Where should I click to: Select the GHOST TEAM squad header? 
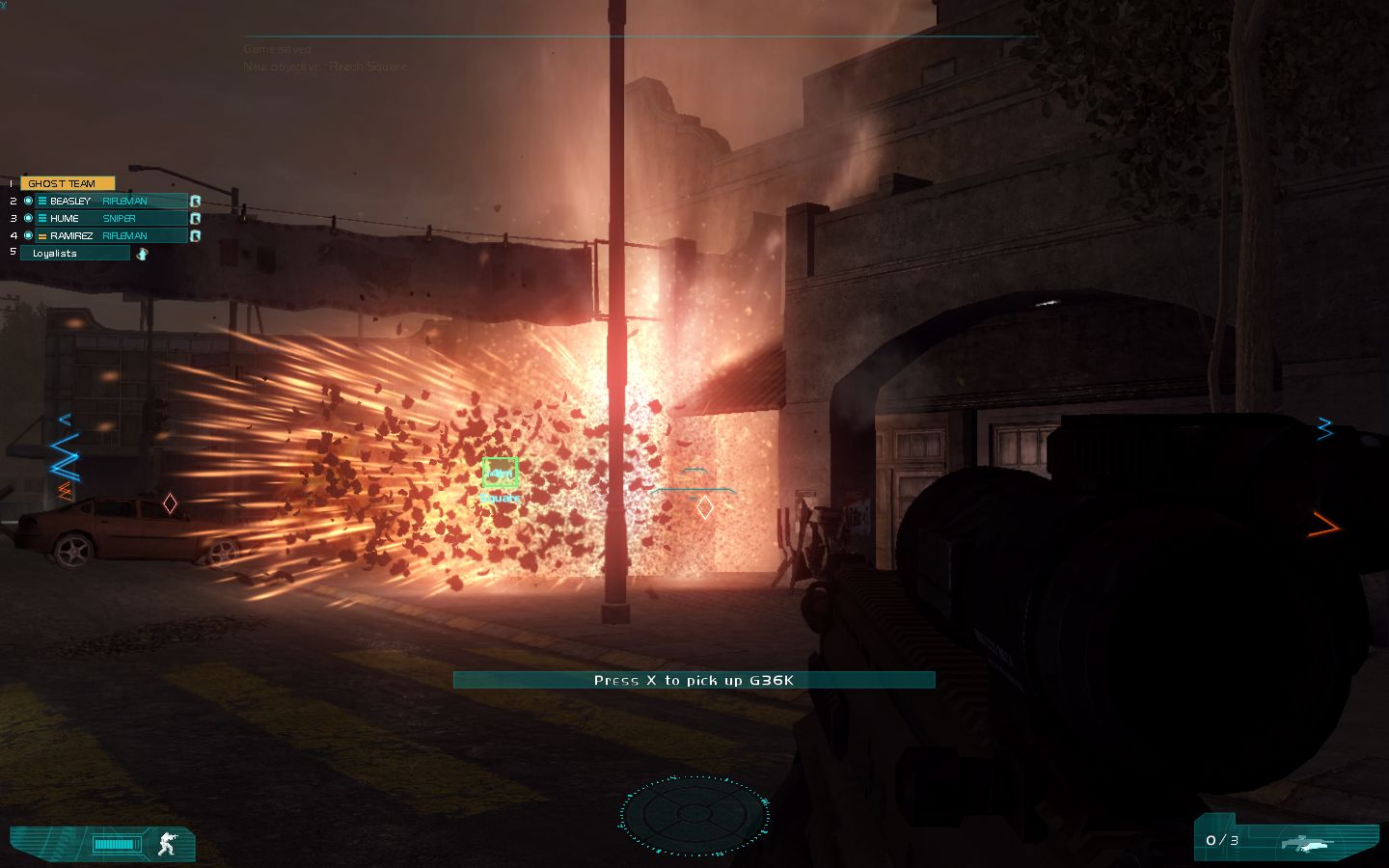click(67, 183)
